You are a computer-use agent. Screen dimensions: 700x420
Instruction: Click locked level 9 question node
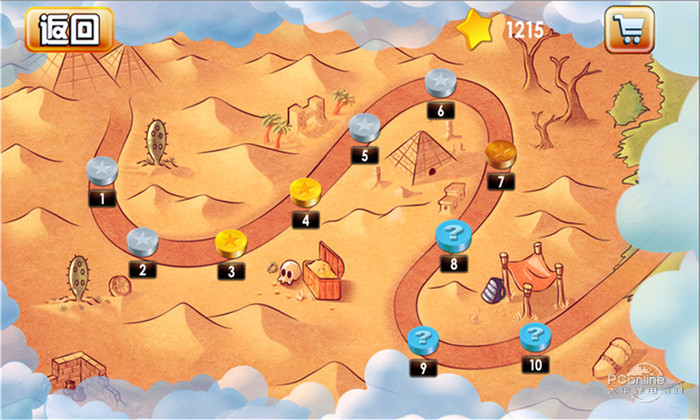coord(423,340)
